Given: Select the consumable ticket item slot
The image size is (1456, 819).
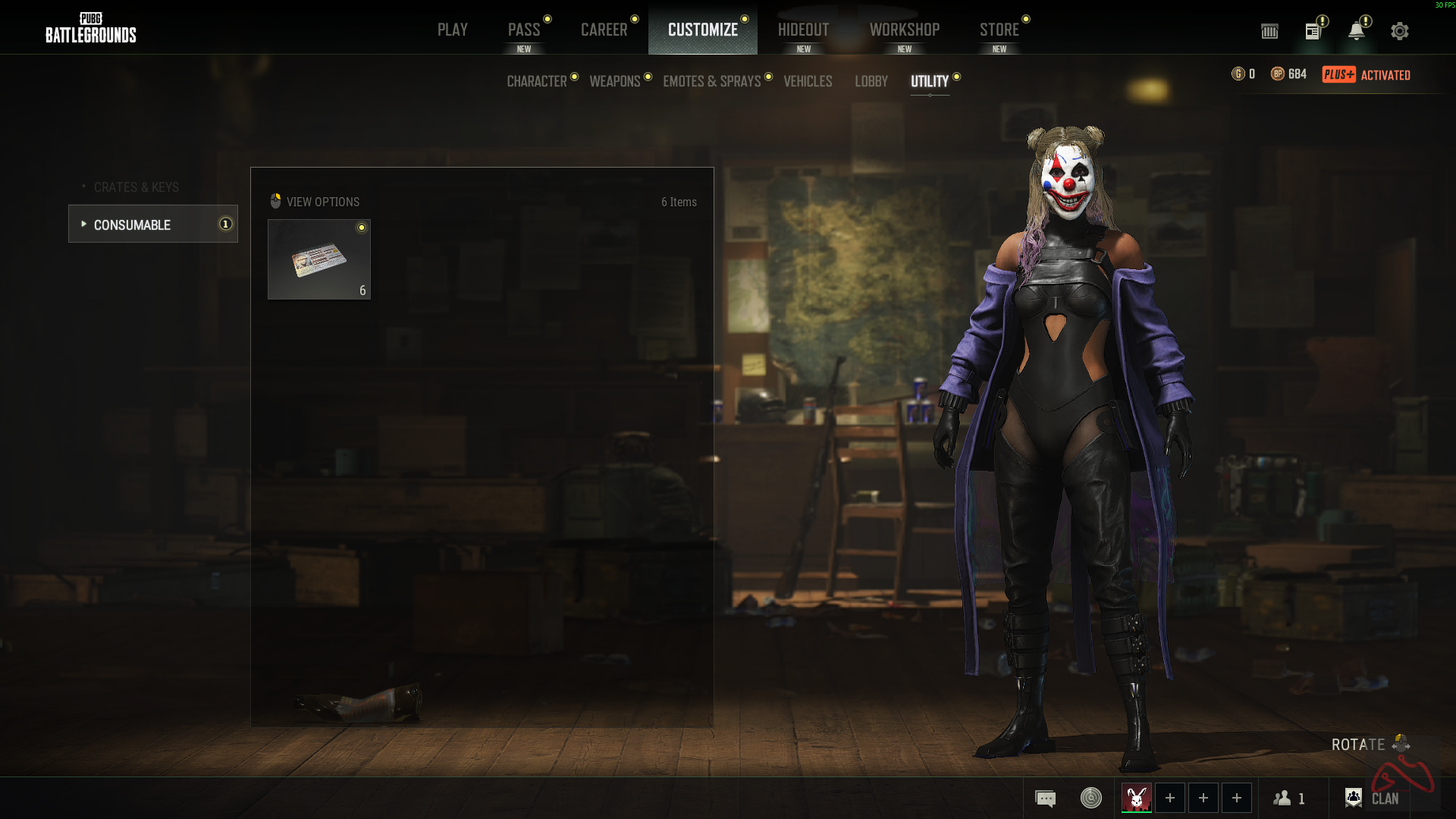Looking at the screenshot, I should coord(319,259).
